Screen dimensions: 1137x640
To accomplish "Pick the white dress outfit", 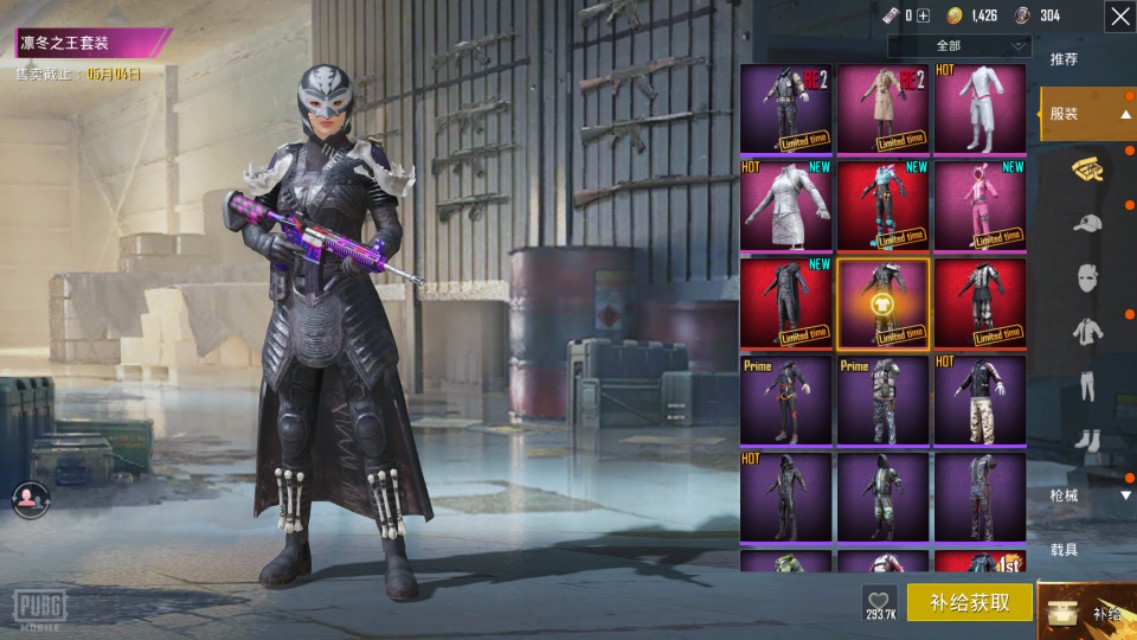I will (786, 205).
